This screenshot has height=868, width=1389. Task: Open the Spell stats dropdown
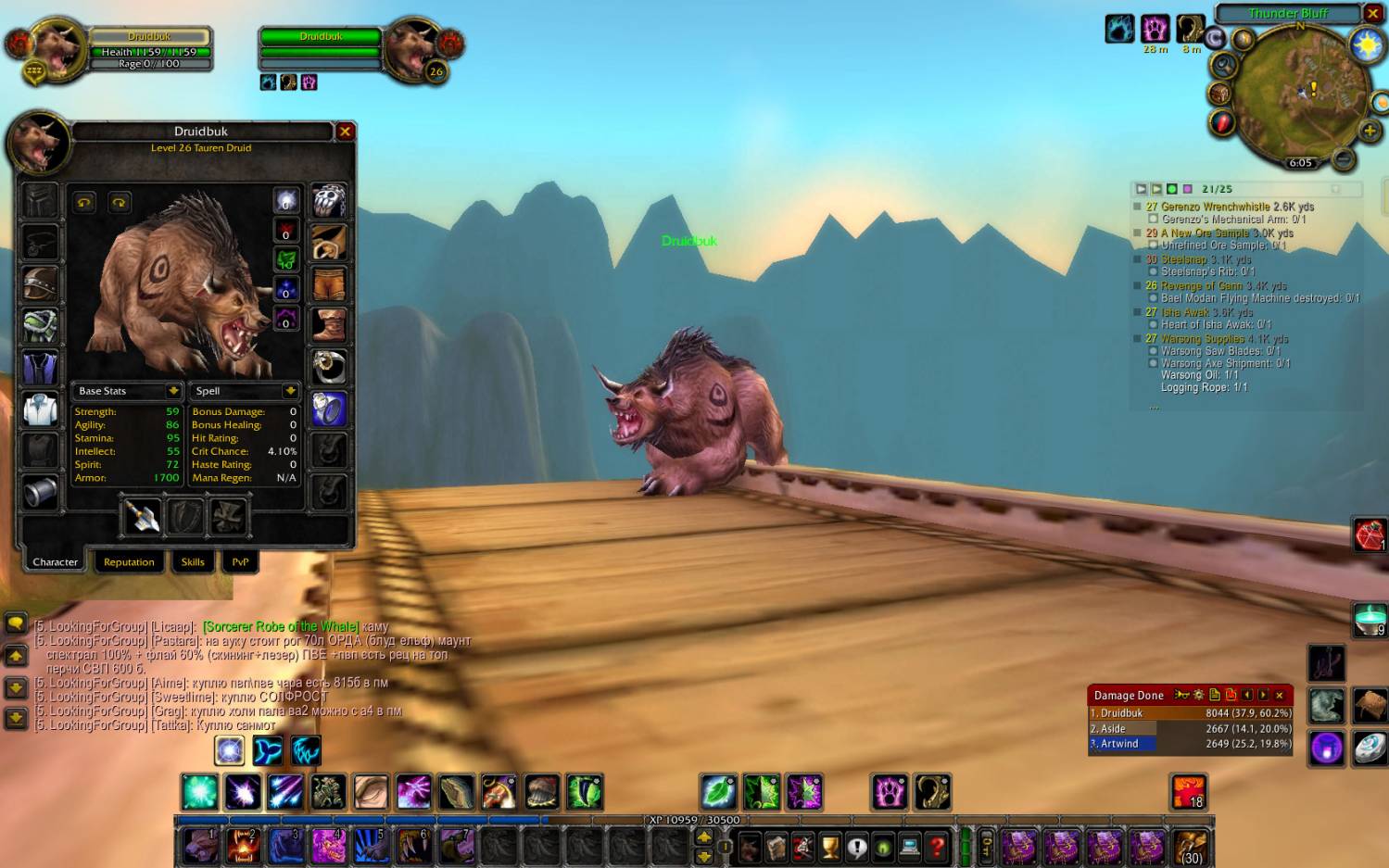(x=290, y=391)
